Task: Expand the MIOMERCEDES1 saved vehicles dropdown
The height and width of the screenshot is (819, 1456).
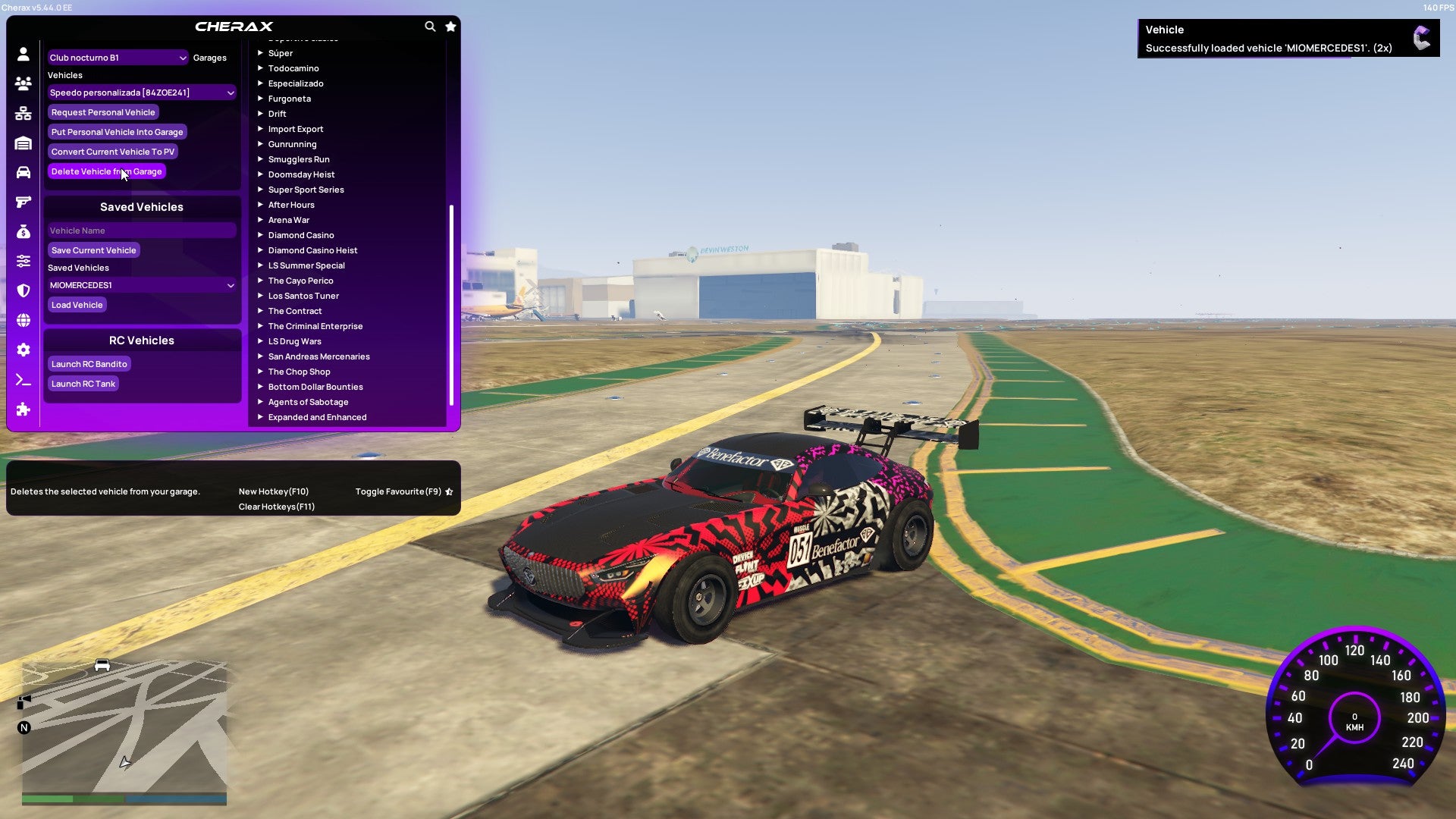Action: [141, 285]
